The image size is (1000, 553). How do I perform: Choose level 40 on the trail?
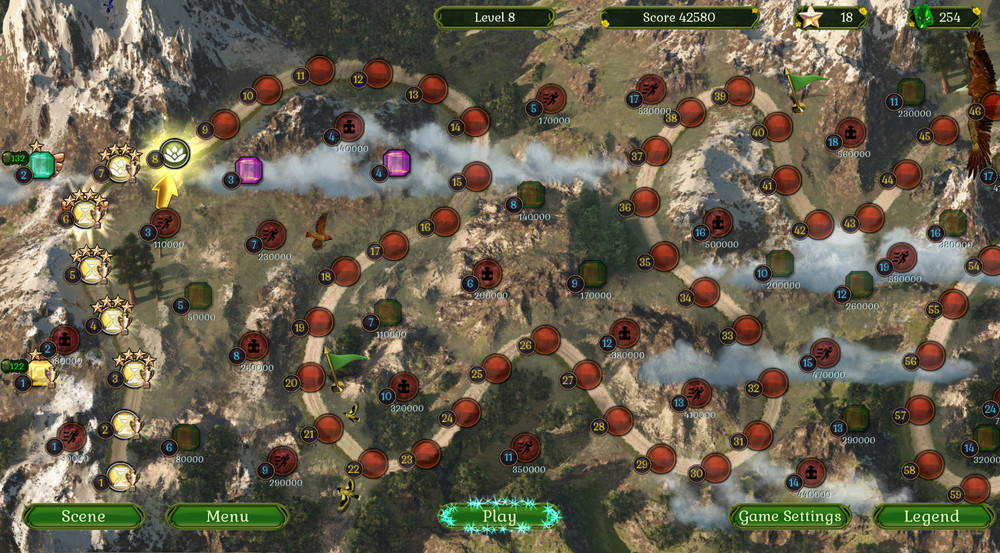[x=778, y=127]
